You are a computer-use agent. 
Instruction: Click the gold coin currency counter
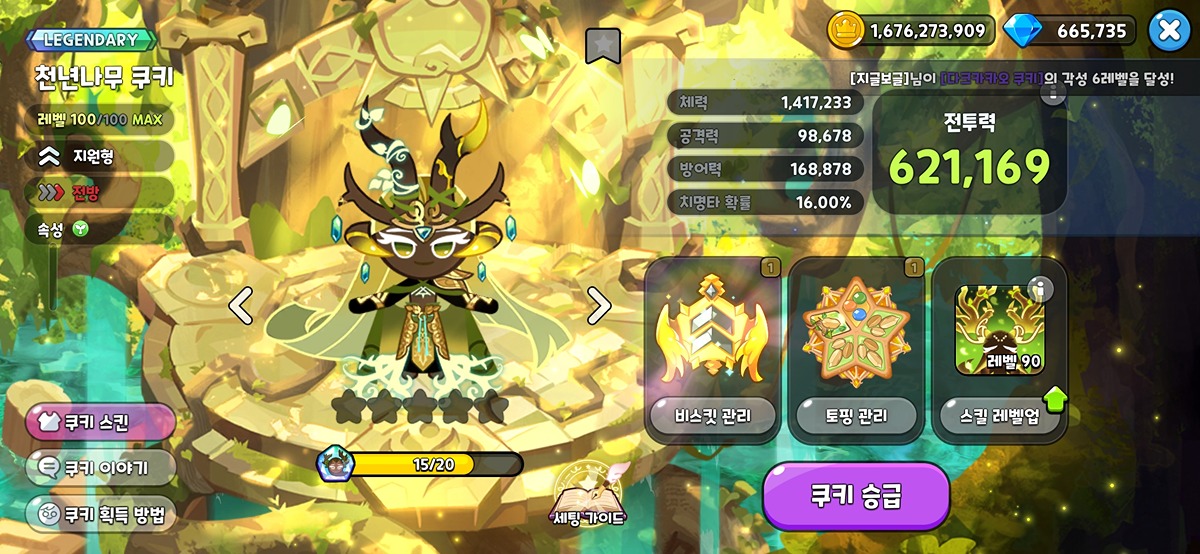click(912, 31)
